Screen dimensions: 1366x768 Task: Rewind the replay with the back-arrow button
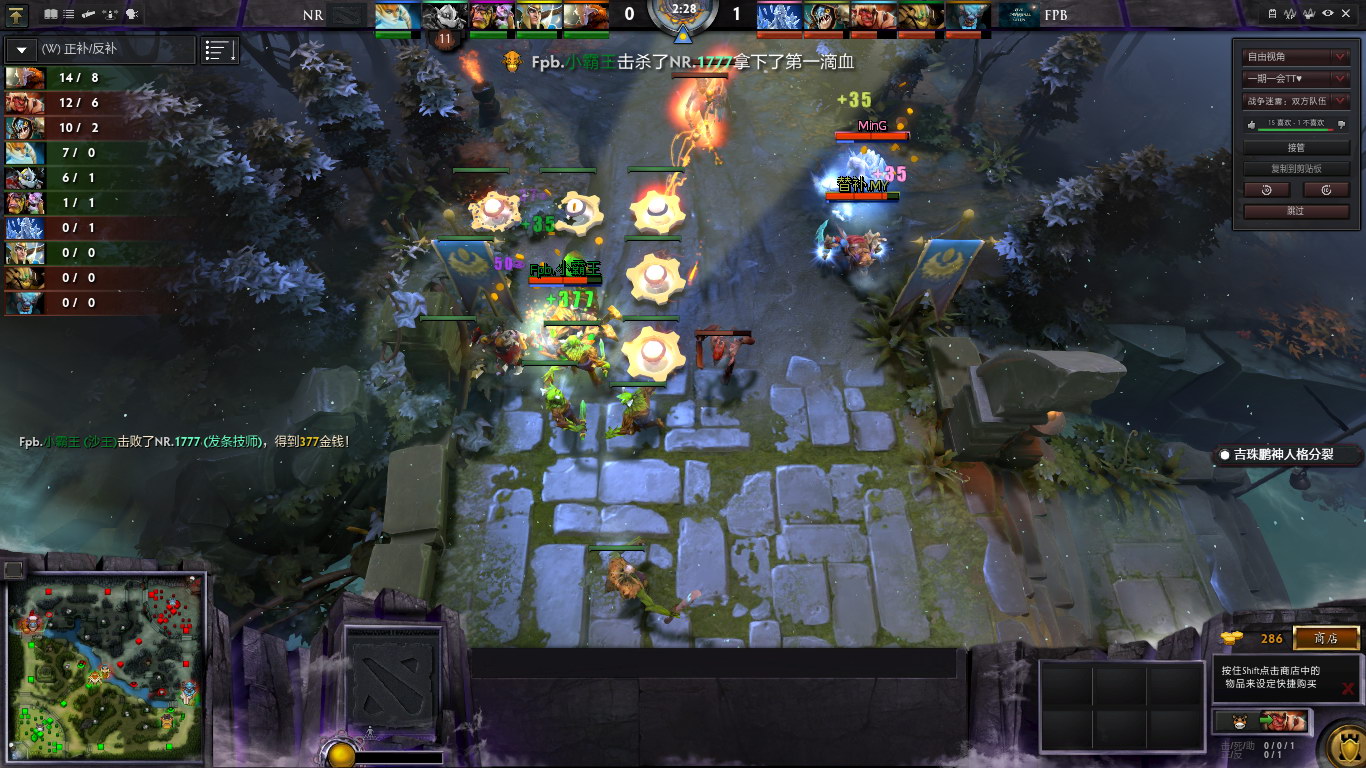[x=1267, y=190]
